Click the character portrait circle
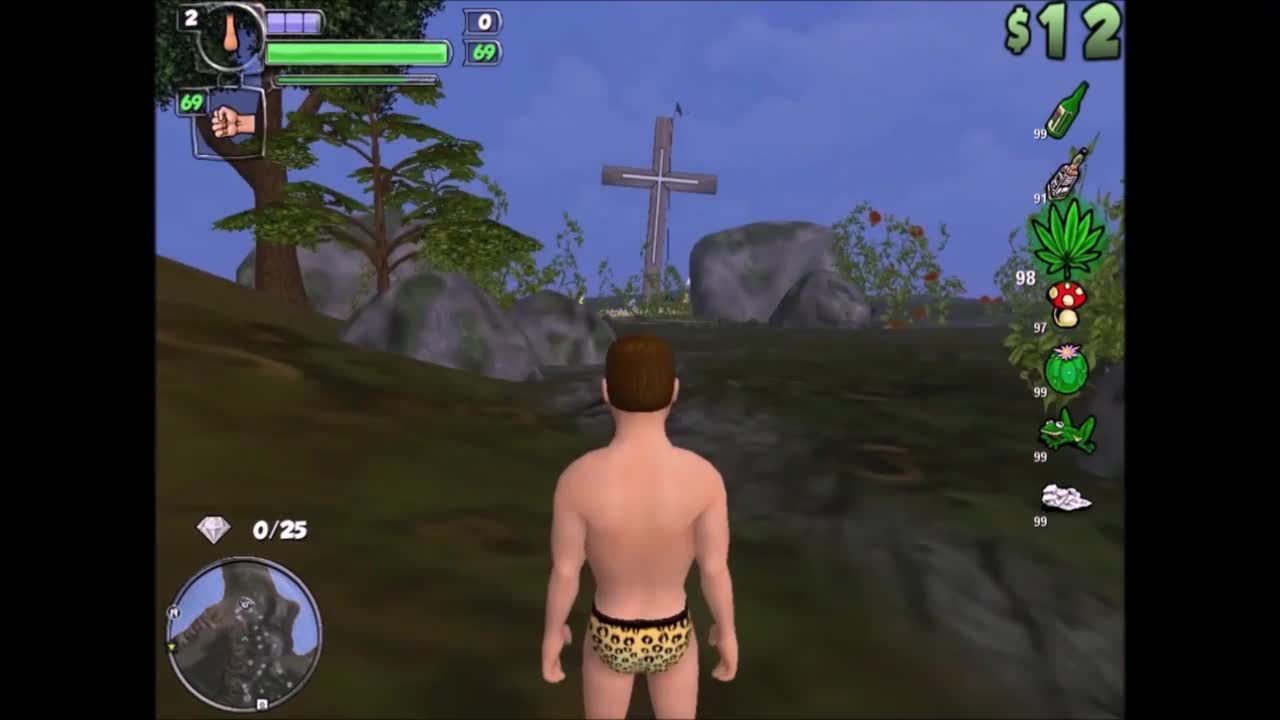The height and width of the screenshot is (720, 1280). click(x=231, y=37)
